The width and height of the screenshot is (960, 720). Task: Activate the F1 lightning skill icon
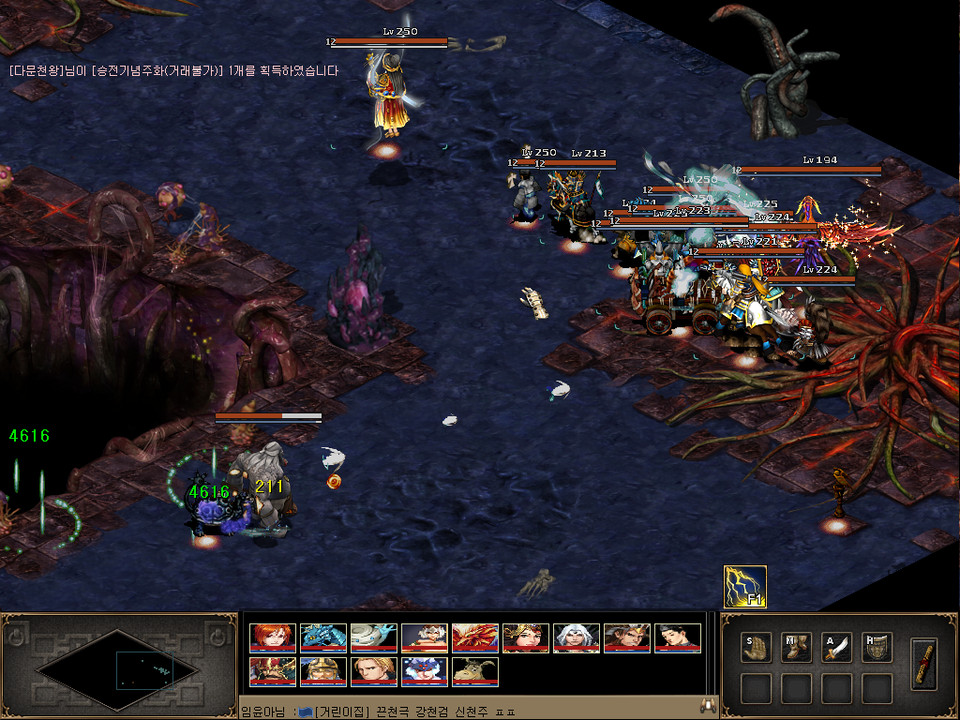pyautogui.click(x=745, y=587)
